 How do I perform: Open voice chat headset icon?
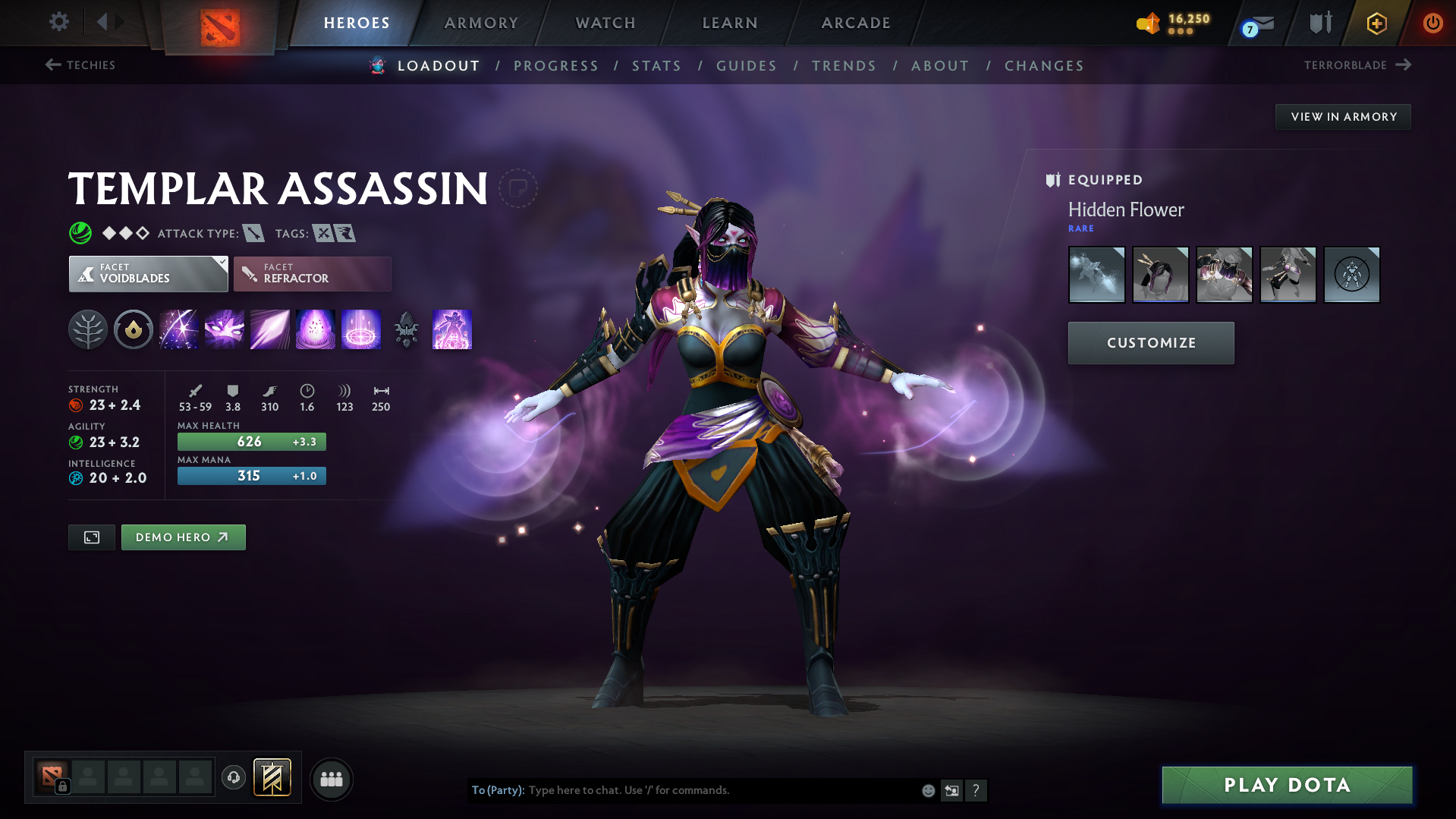234,778
